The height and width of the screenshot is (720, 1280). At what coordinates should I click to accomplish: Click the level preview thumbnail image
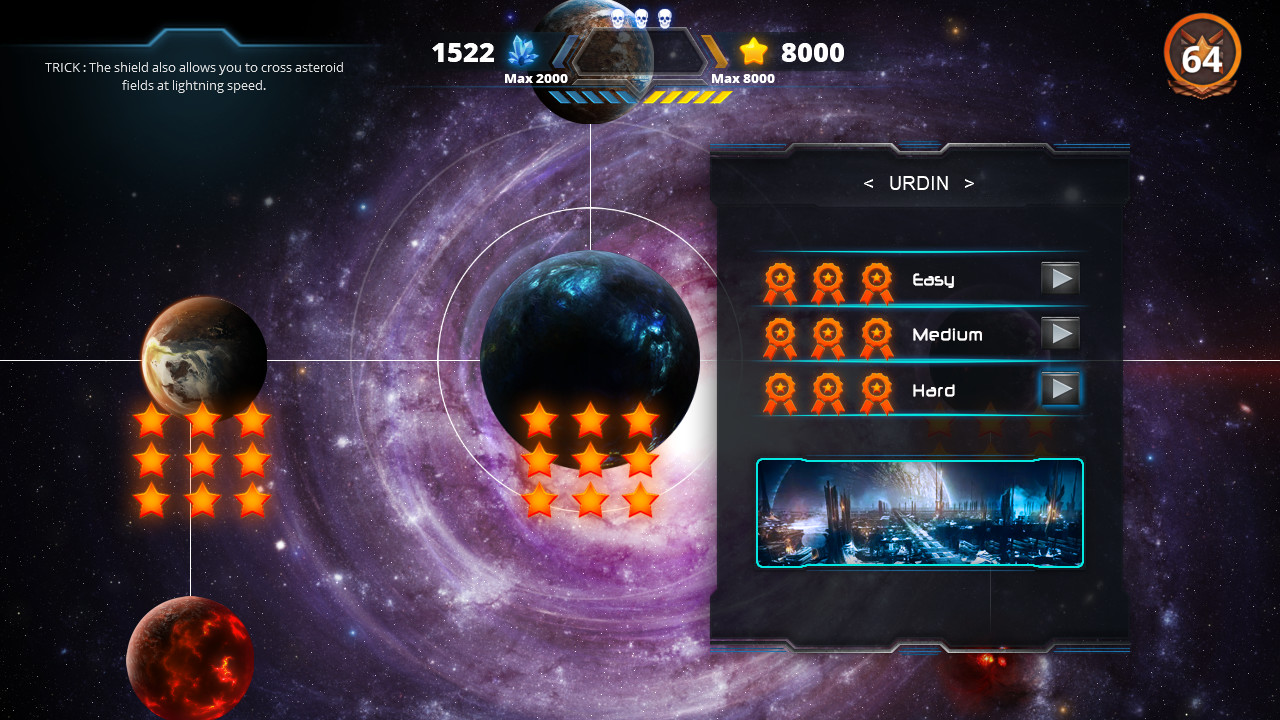point(918,512)
